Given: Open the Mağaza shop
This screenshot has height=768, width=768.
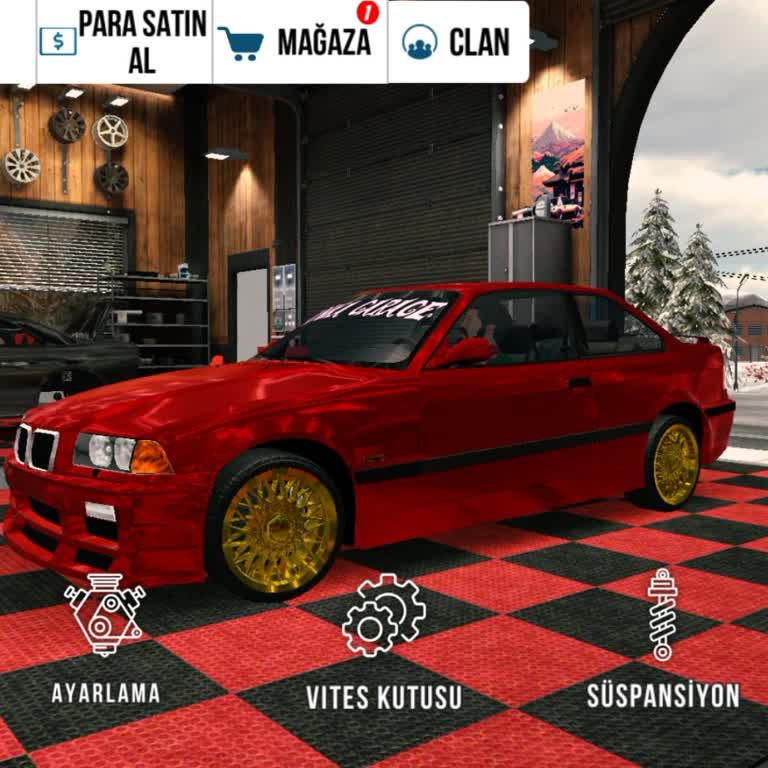Looking at the screenshot, I should click(299, 42).
